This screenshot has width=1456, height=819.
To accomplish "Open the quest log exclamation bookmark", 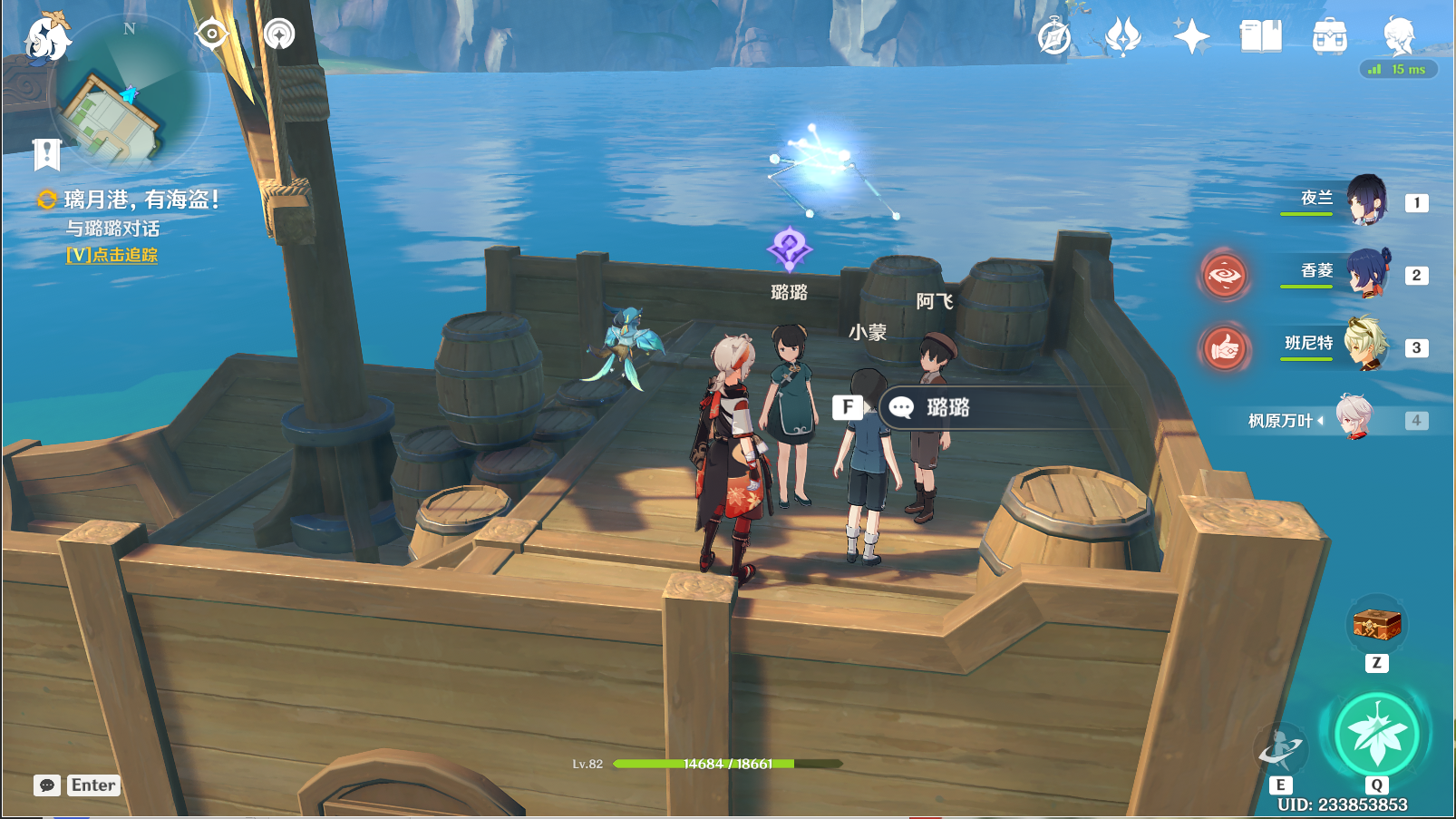I will pyautogui.click(x=46, y=154).
